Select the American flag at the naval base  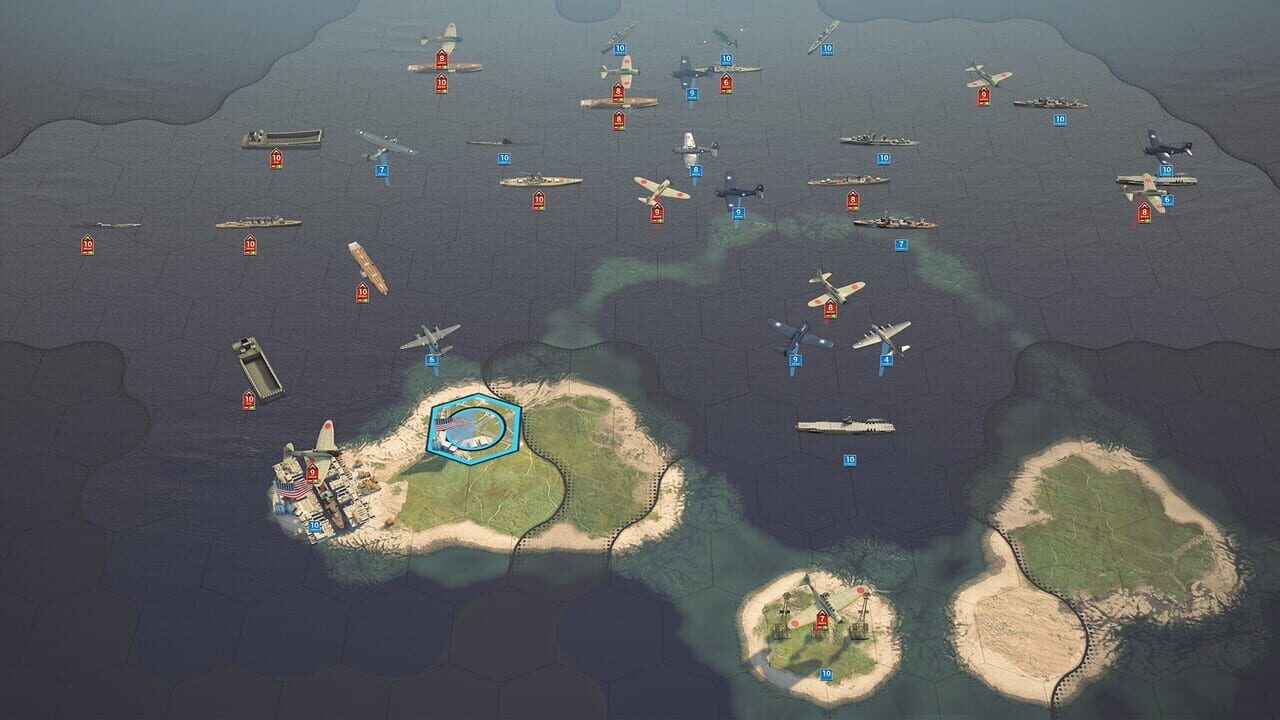click(x=292, y=490)
